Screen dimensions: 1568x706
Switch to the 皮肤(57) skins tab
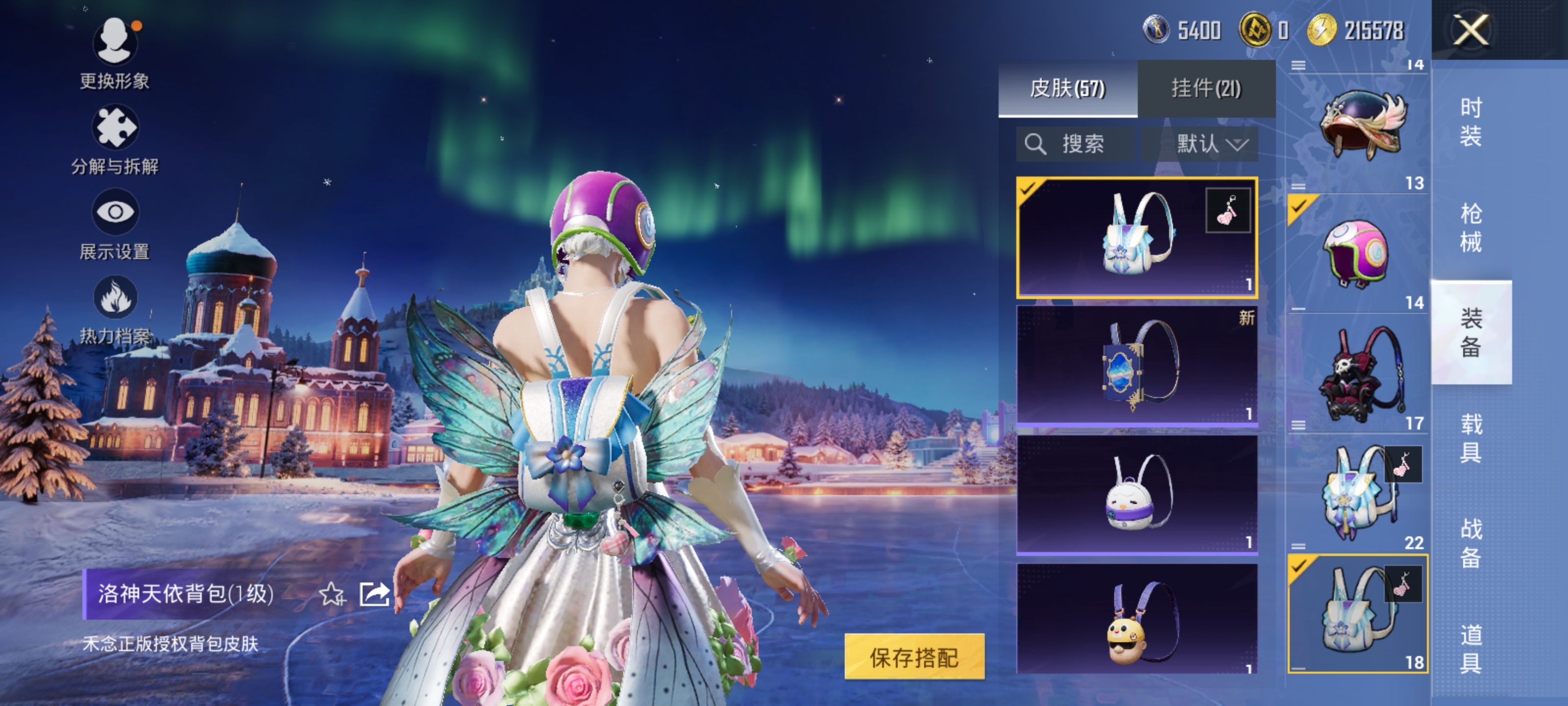[x=1067, y=88]
